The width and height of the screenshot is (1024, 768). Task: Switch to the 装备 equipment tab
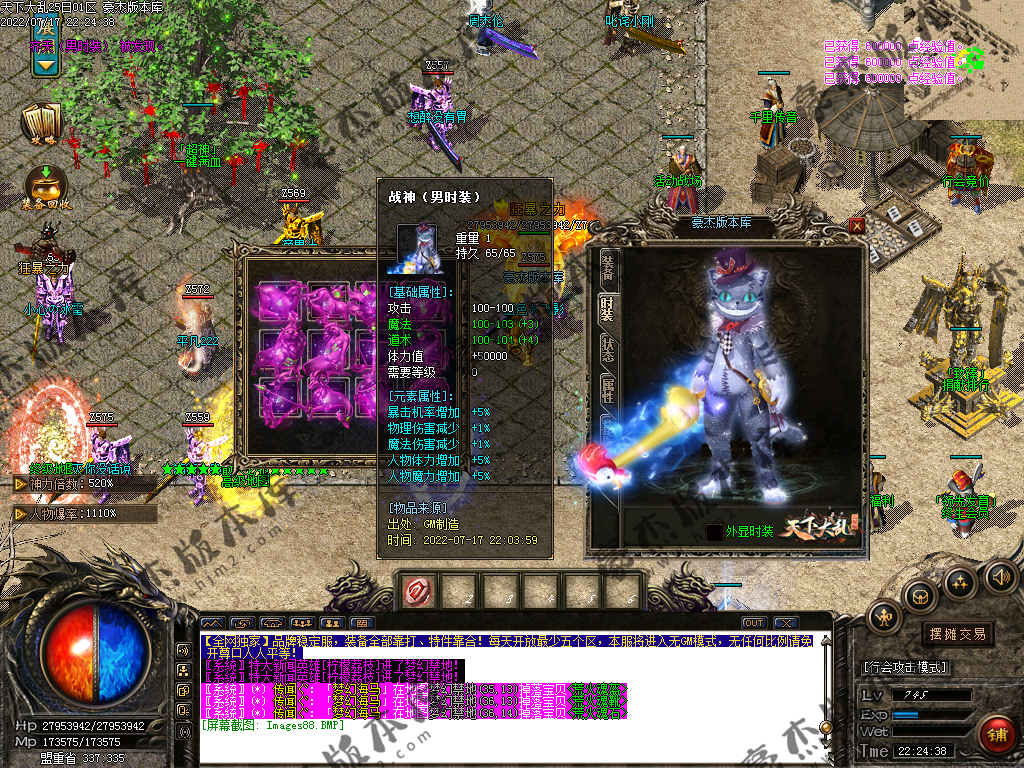[607, 267]
